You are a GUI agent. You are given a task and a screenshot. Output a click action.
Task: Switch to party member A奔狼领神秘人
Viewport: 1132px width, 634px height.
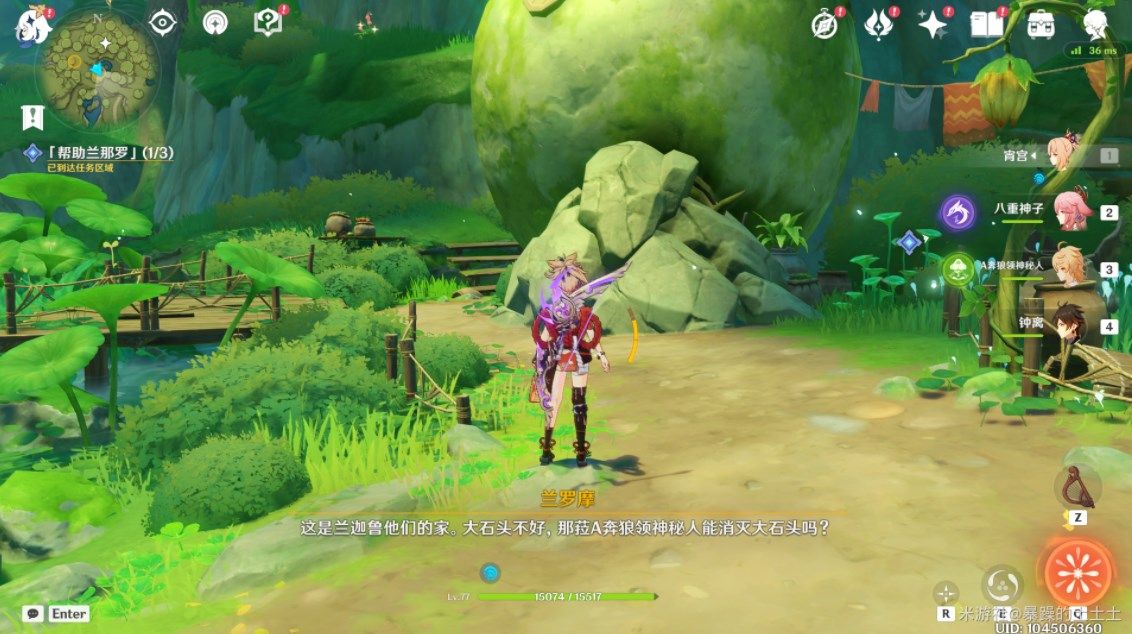(1068, 267)
